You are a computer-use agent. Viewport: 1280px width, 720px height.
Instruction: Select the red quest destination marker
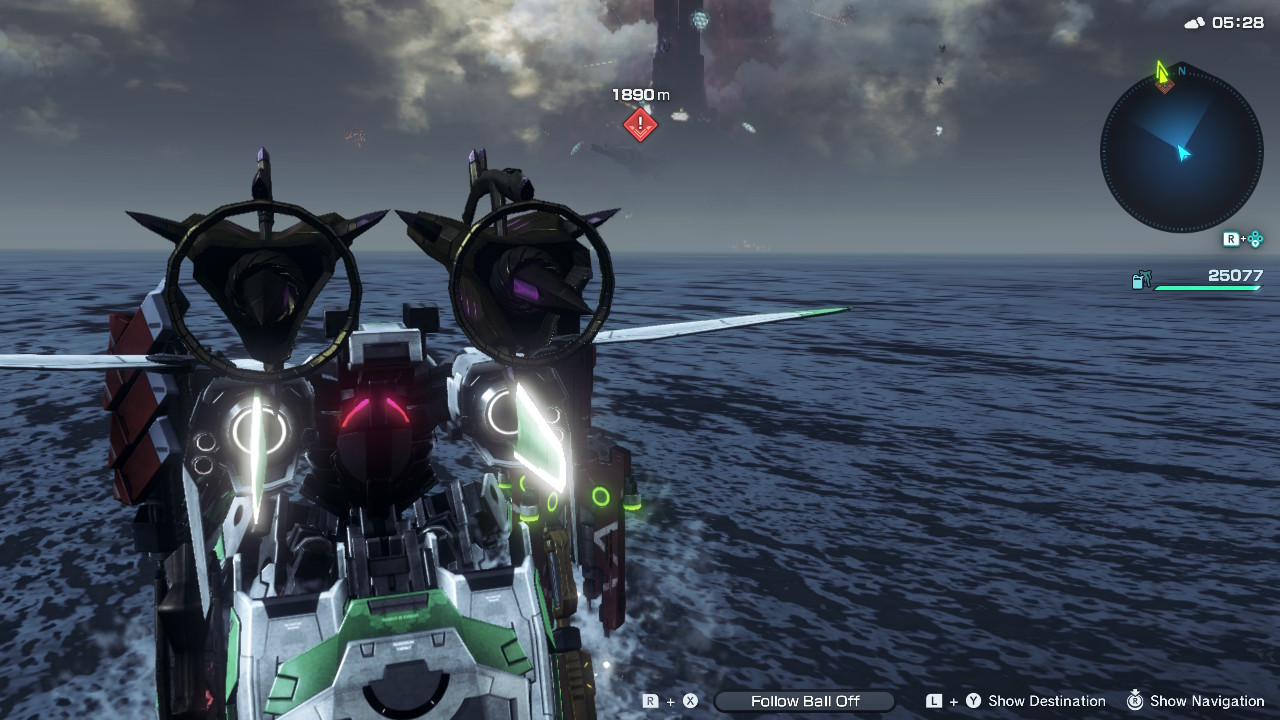640,125
